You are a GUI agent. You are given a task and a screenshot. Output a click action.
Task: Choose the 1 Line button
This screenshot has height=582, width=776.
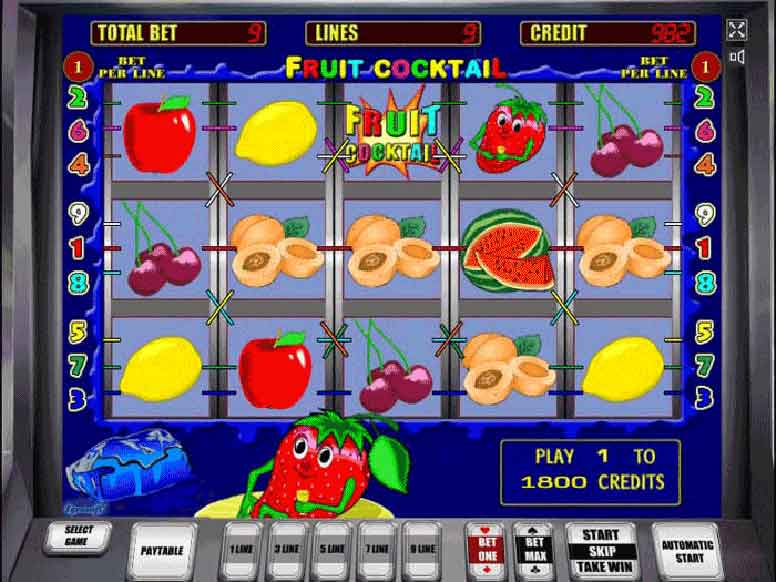(243, 549)
